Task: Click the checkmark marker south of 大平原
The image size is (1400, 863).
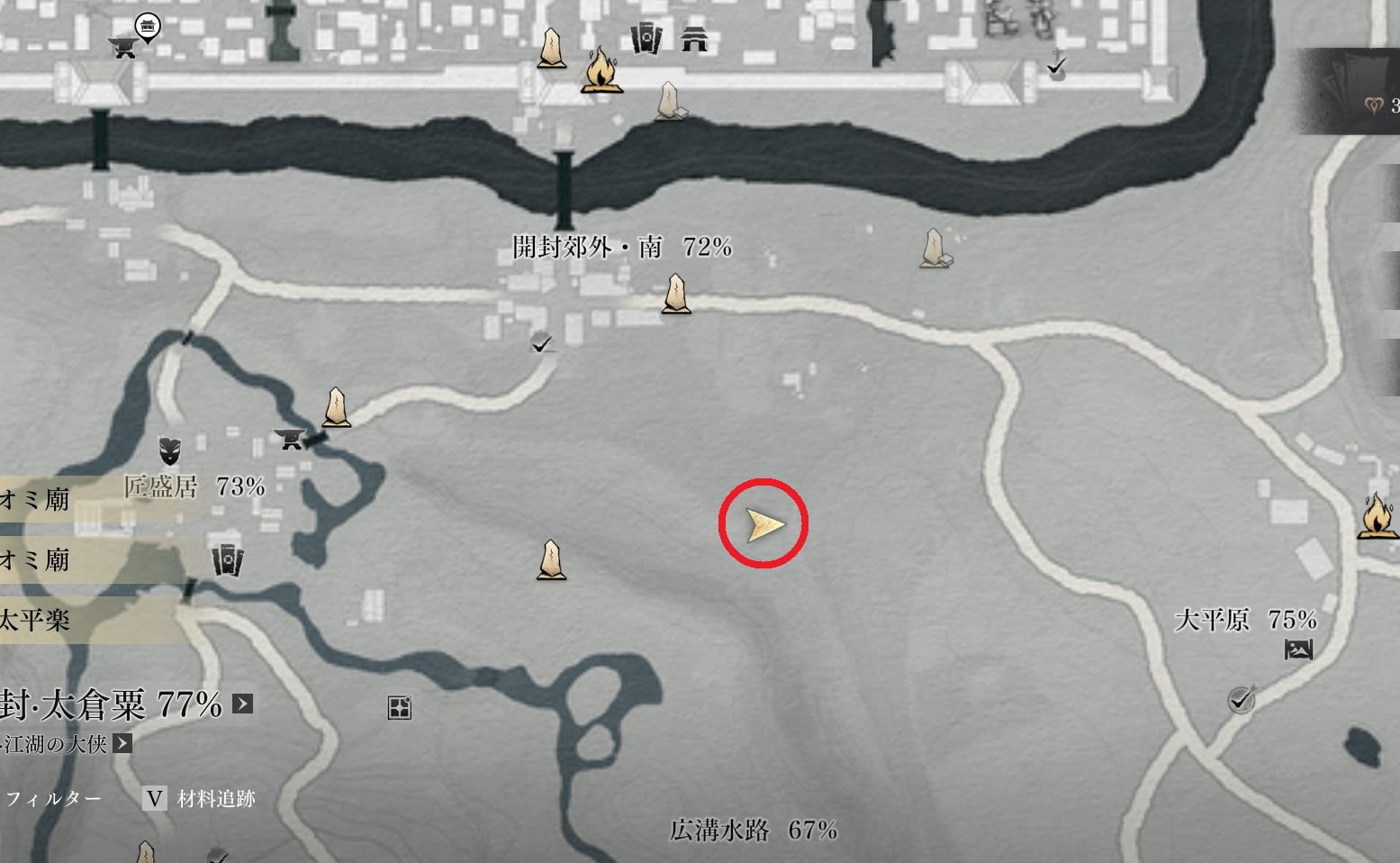Action: click(1242, 699)
